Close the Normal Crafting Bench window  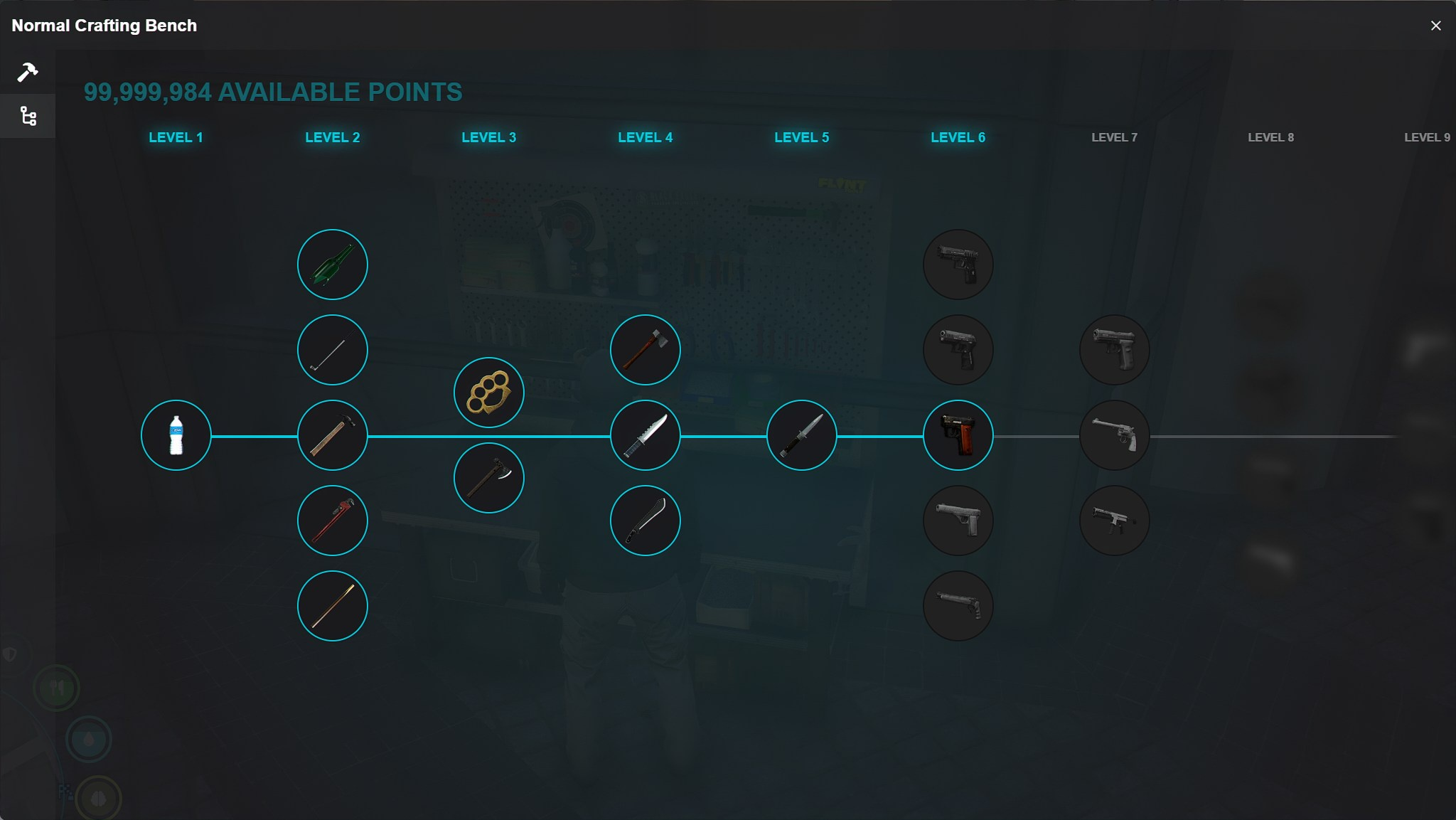pyautogui.click(x=1435, y=26)
